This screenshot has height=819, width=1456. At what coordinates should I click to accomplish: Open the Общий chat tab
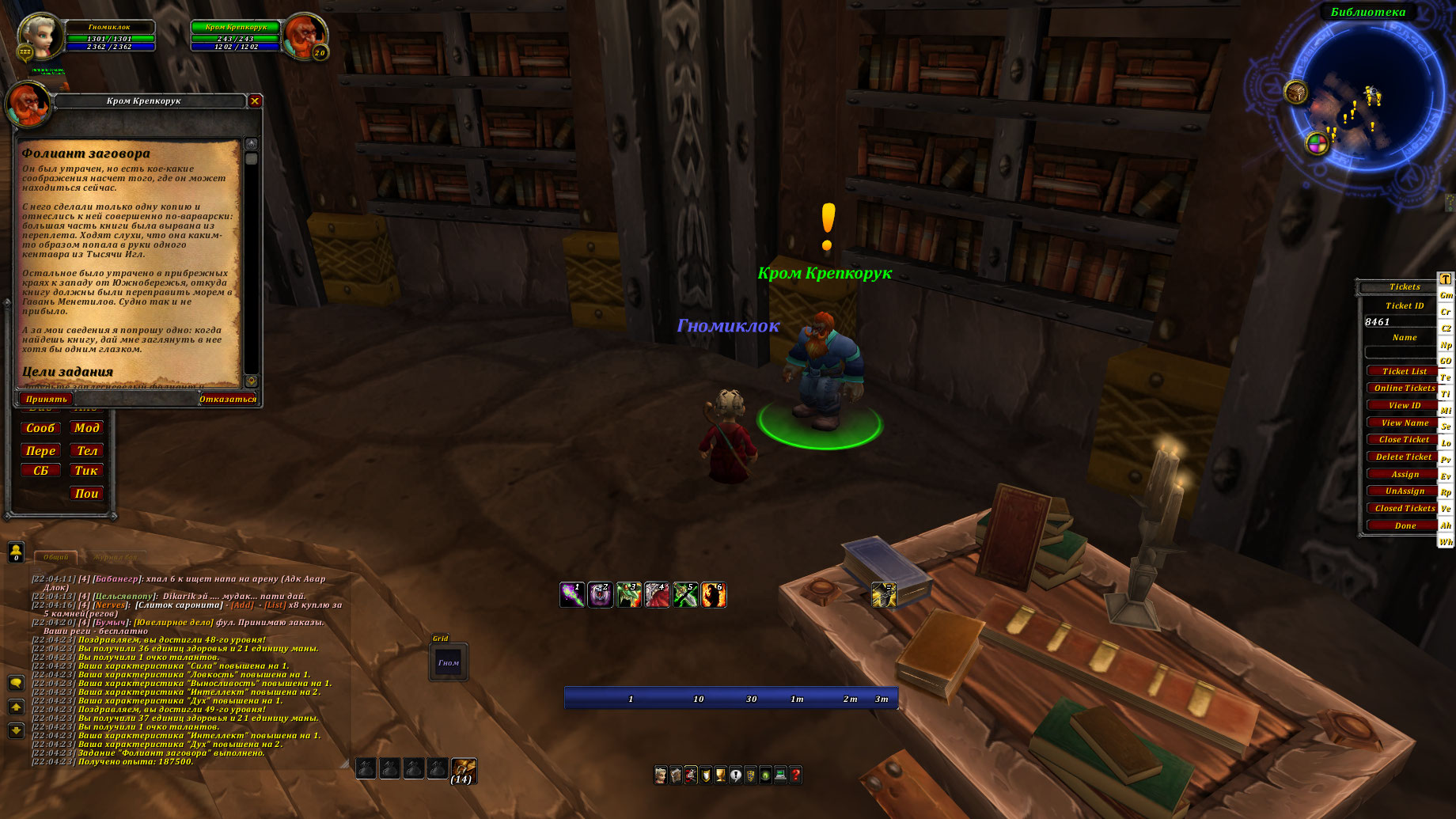pyautogui.click(x=55, y=557)
